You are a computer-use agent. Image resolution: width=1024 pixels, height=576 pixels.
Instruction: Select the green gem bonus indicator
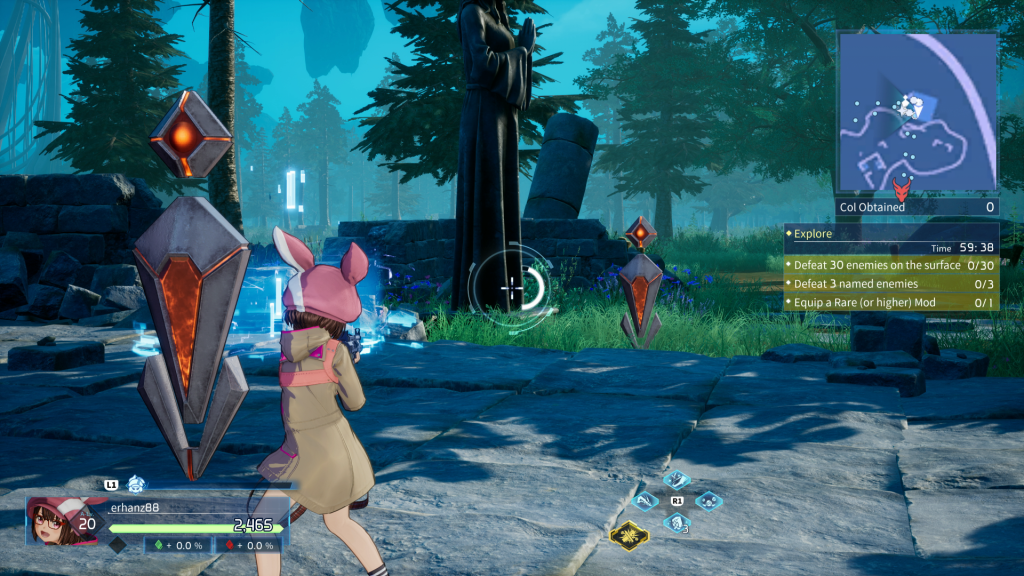coord(181,545)
